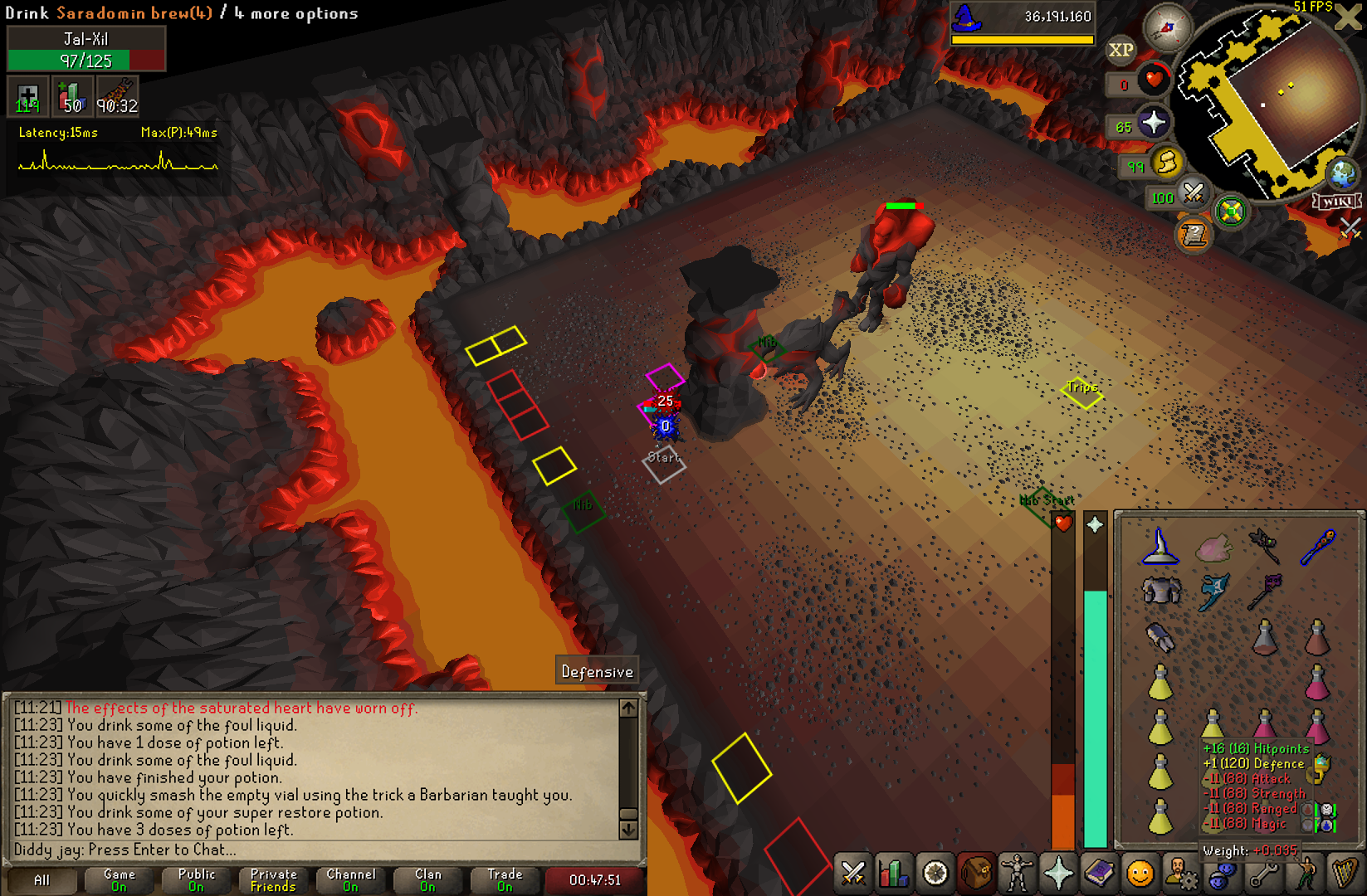
Task: Show the Game chat tab
Action: [119, 880]
